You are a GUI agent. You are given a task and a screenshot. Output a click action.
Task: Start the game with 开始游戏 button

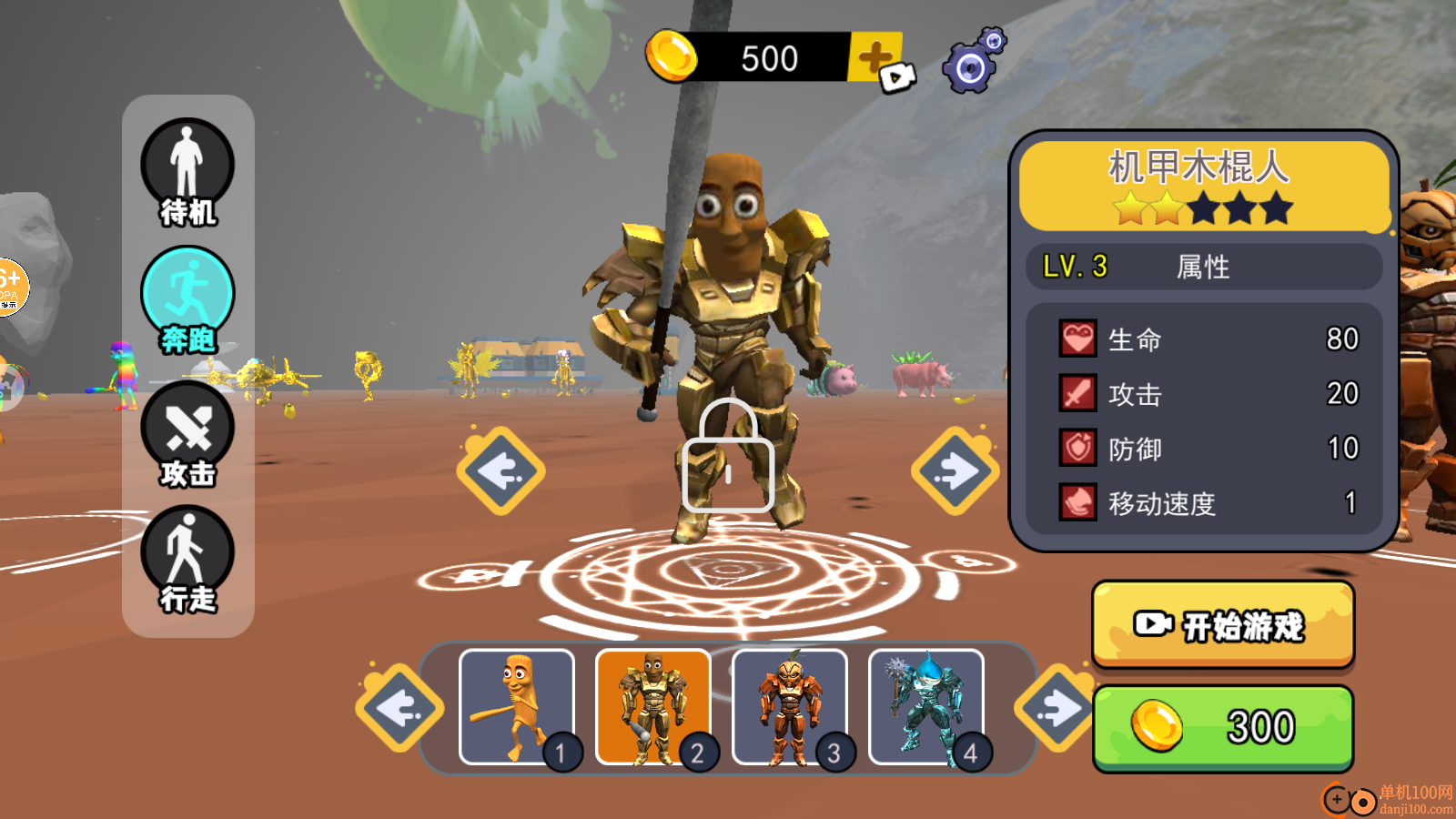(1223, 625)
